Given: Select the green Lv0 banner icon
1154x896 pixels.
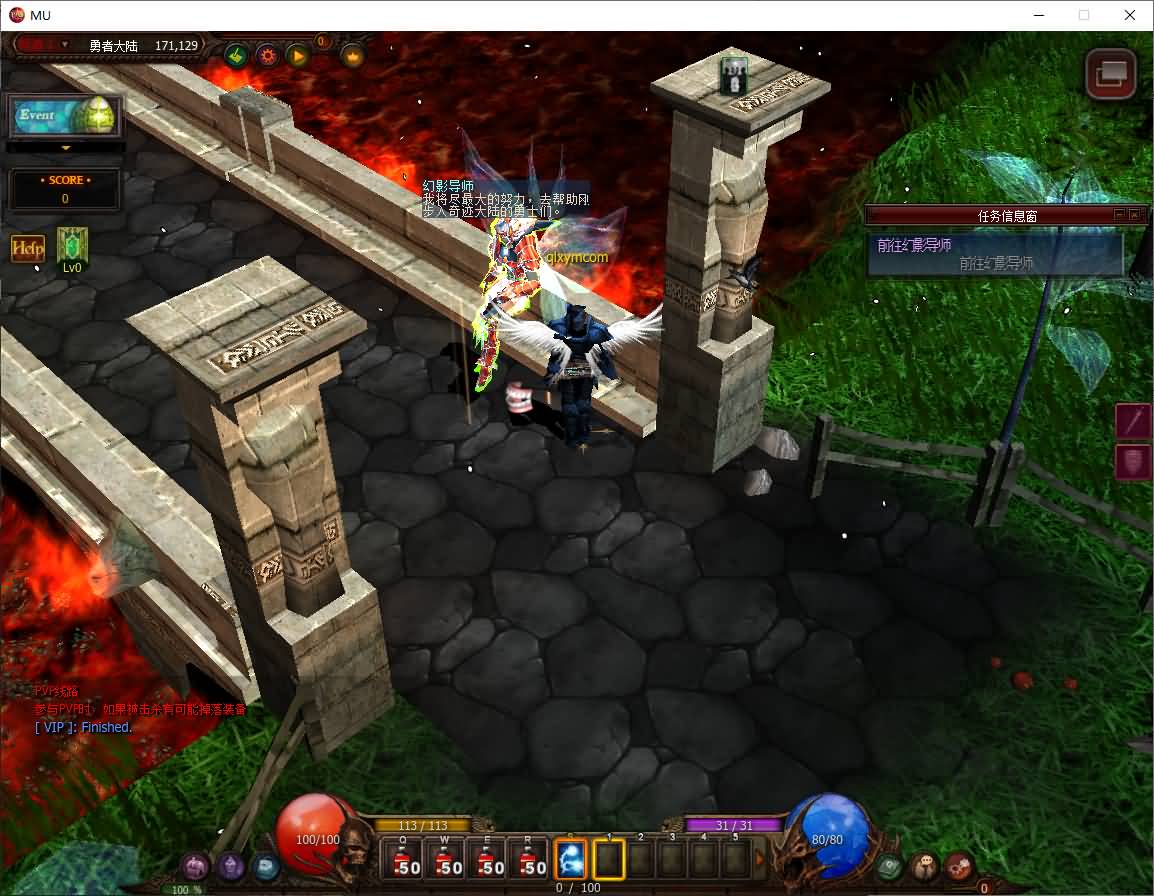Looking at the screenshot, I should point(72,247).
